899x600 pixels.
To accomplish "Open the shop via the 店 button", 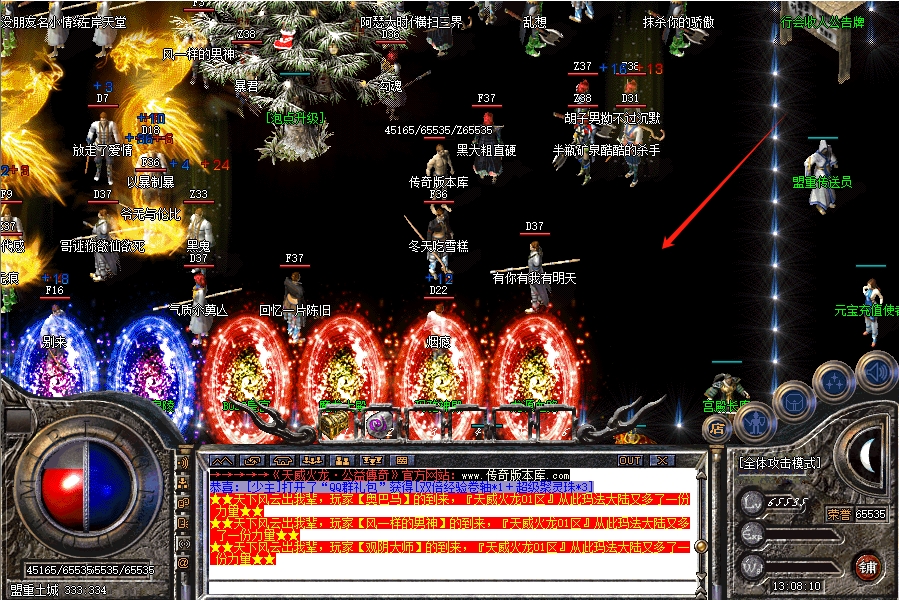I will pos(717,427).
